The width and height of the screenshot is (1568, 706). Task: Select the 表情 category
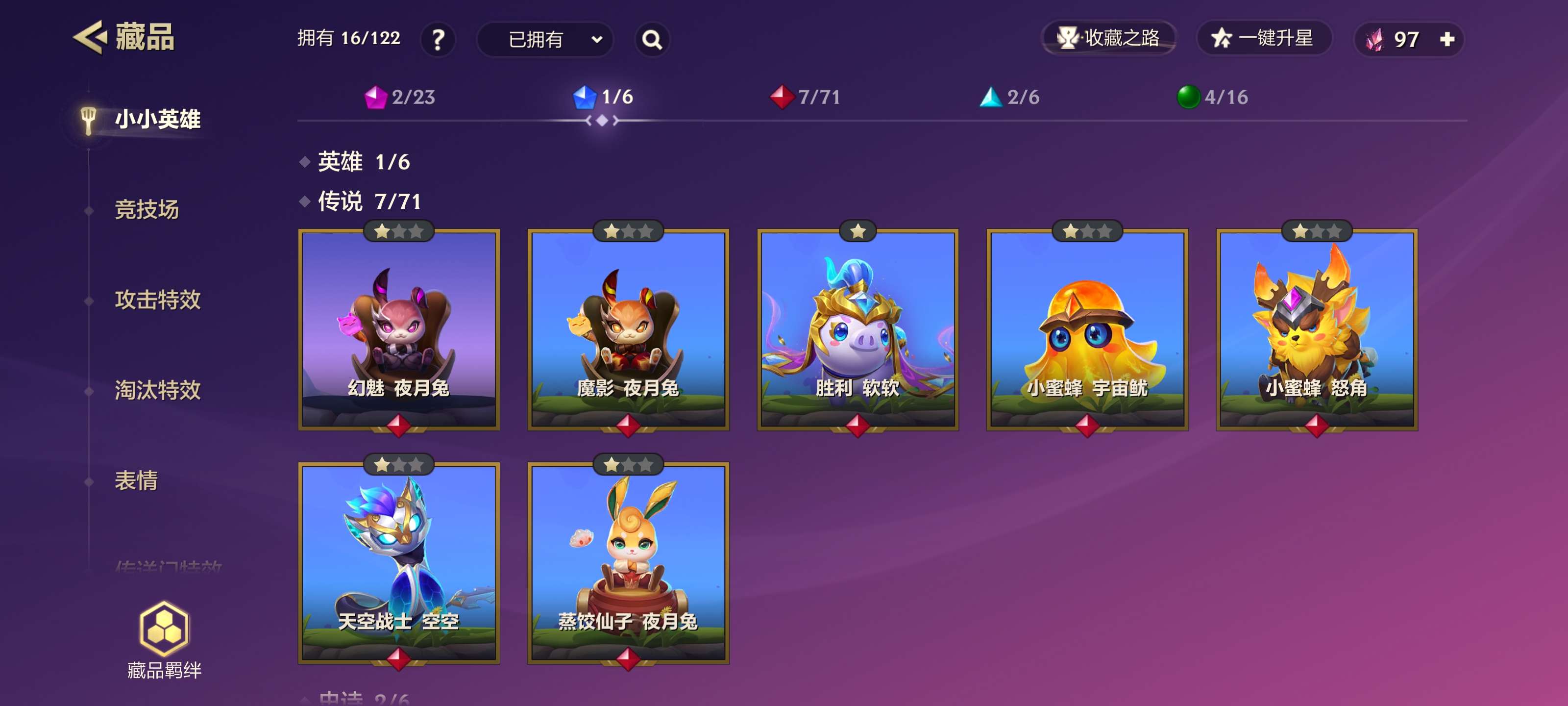pyautogui.click(x=136, y=480)
